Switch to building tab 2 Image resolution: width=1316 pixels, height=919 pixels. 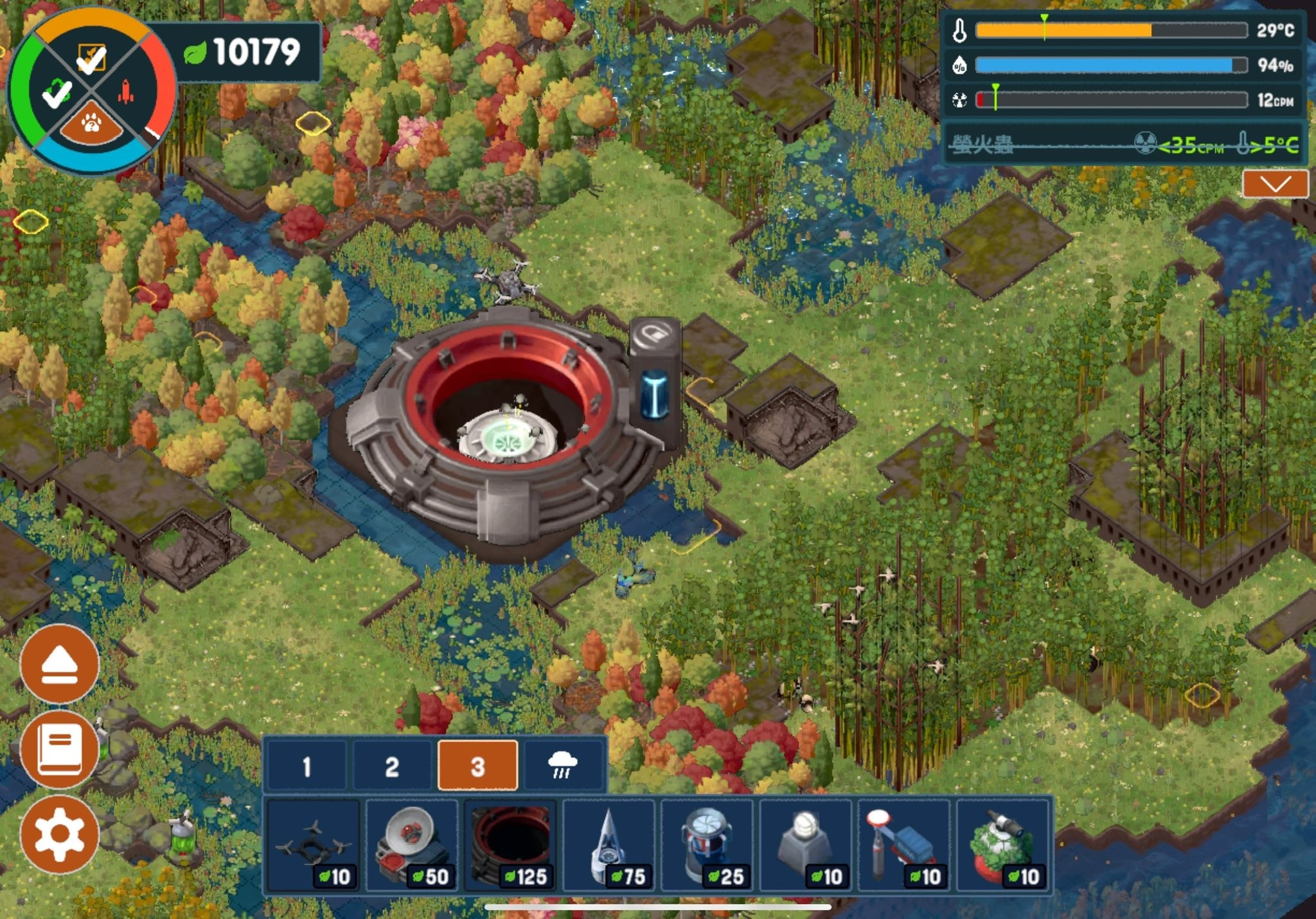coord(392,765)
